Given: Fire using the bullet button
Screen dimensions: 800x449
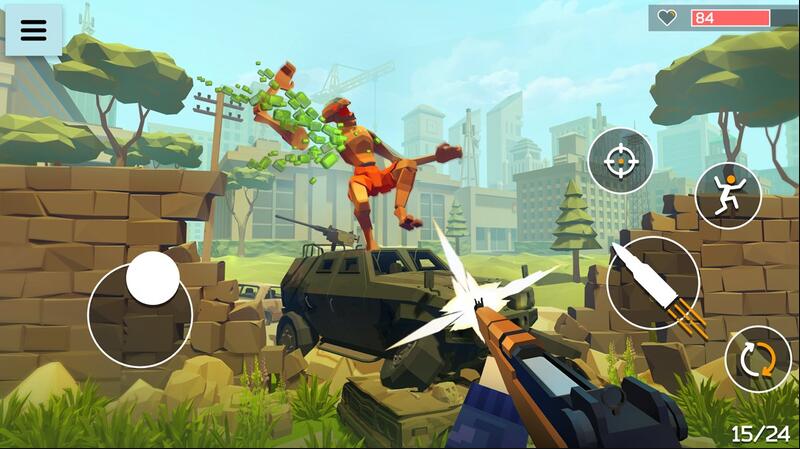Looking at the screenshot, I should pyautogui.click(x=653, y=282).
